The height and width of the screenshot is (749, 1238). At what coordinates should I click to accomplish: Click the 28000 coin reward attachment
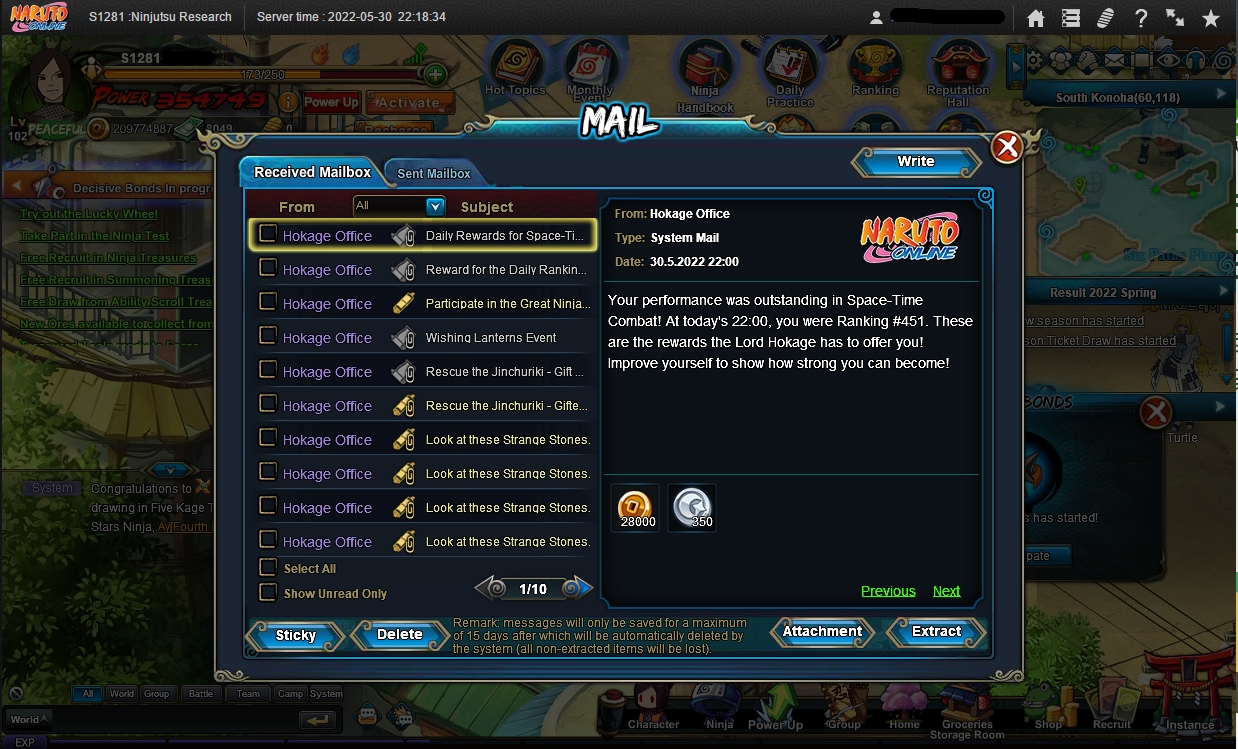[x=637, y=507]
